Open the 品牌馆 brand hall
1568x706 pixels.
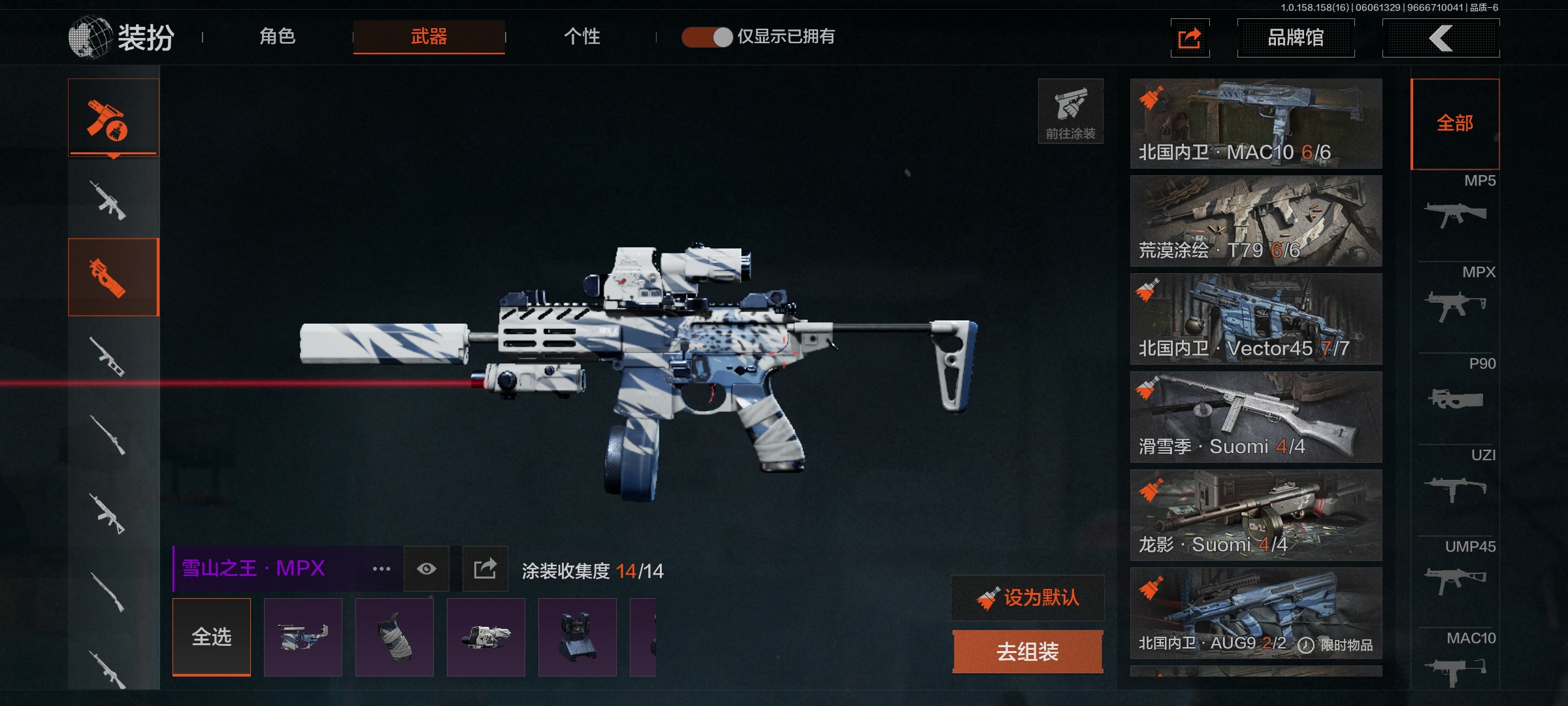click(1296, 38)
